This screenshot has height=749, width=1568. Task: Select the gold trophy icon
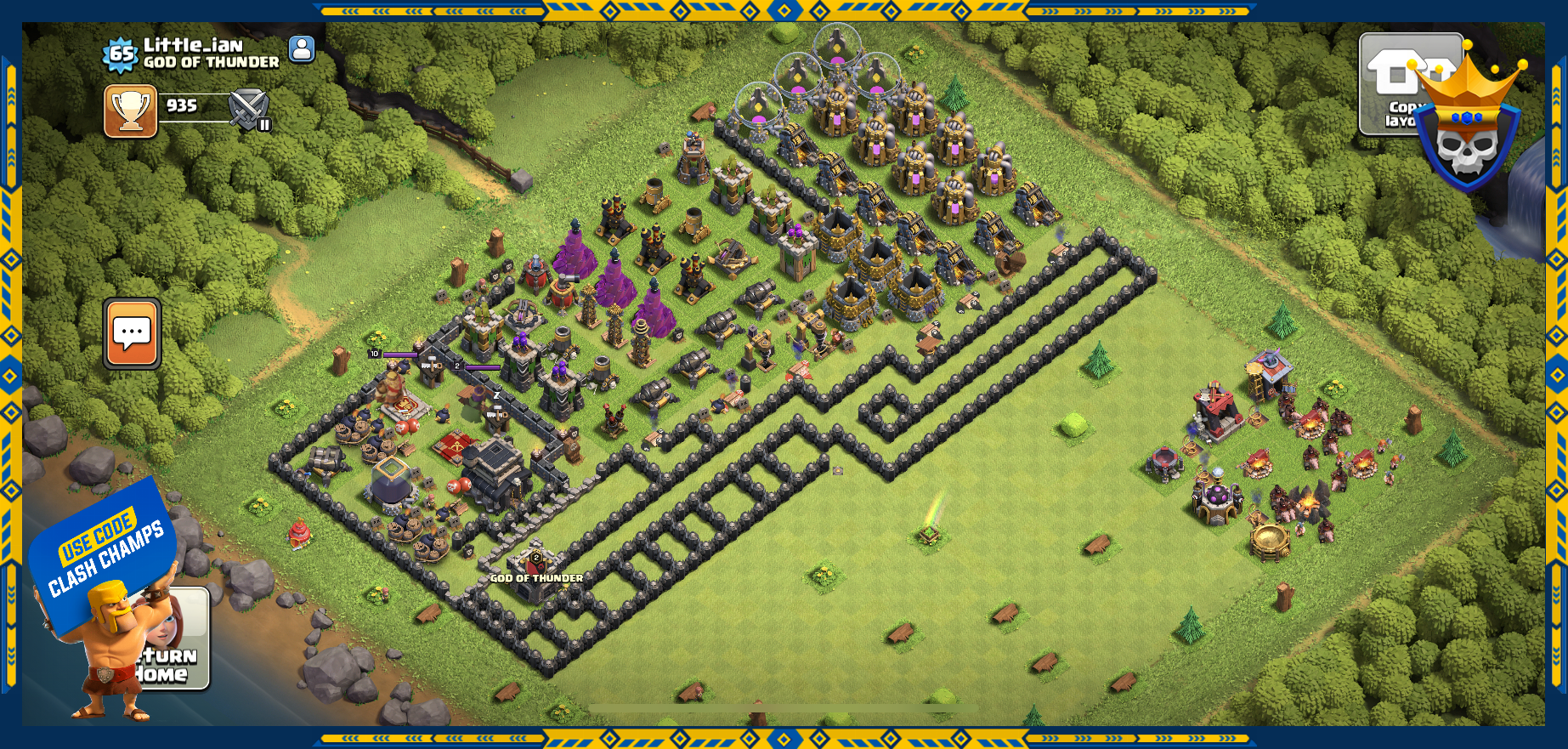click(x=131, y=111)
